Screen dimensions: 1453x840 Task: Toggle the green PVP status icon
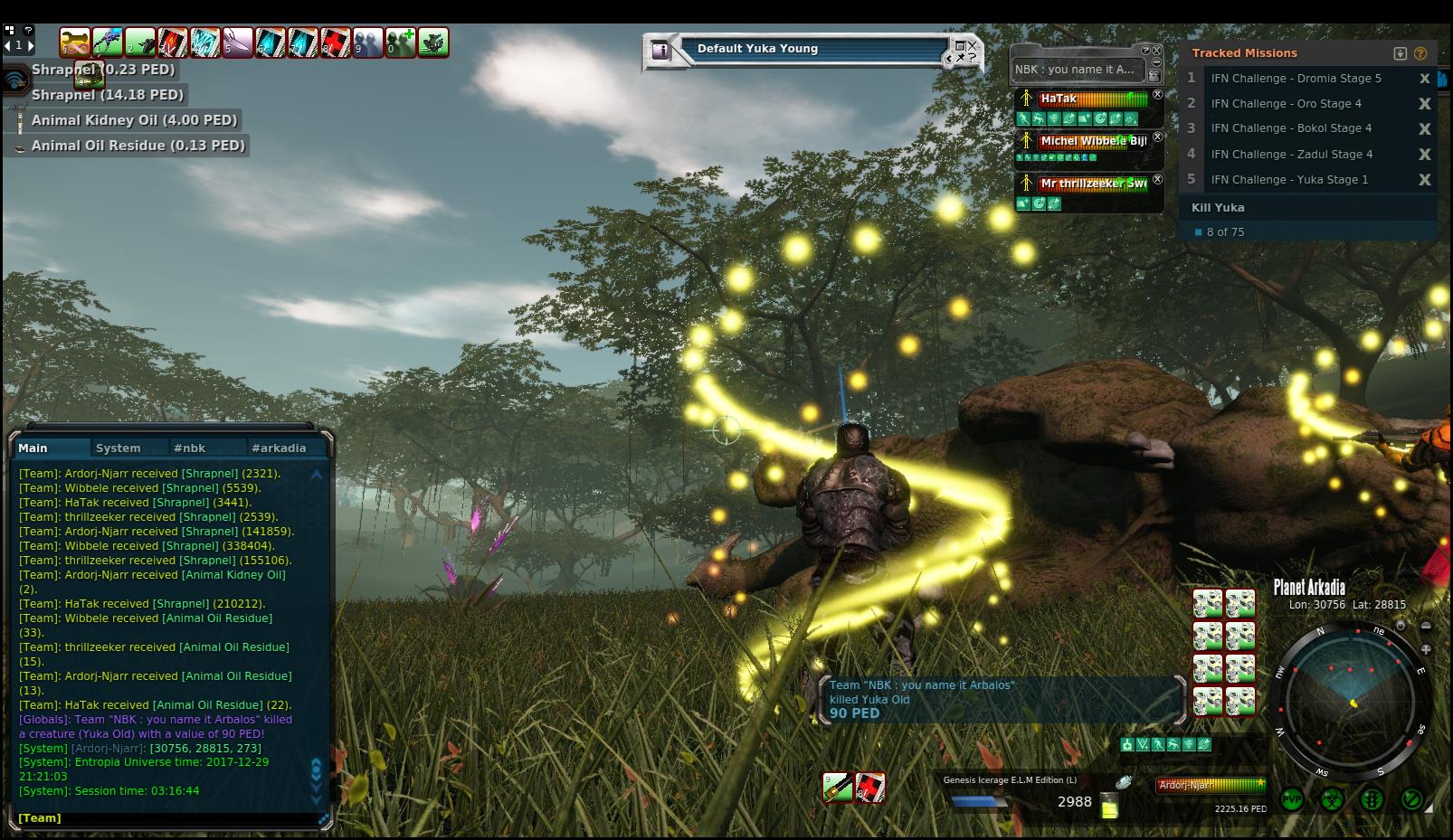click(1292, 799)
